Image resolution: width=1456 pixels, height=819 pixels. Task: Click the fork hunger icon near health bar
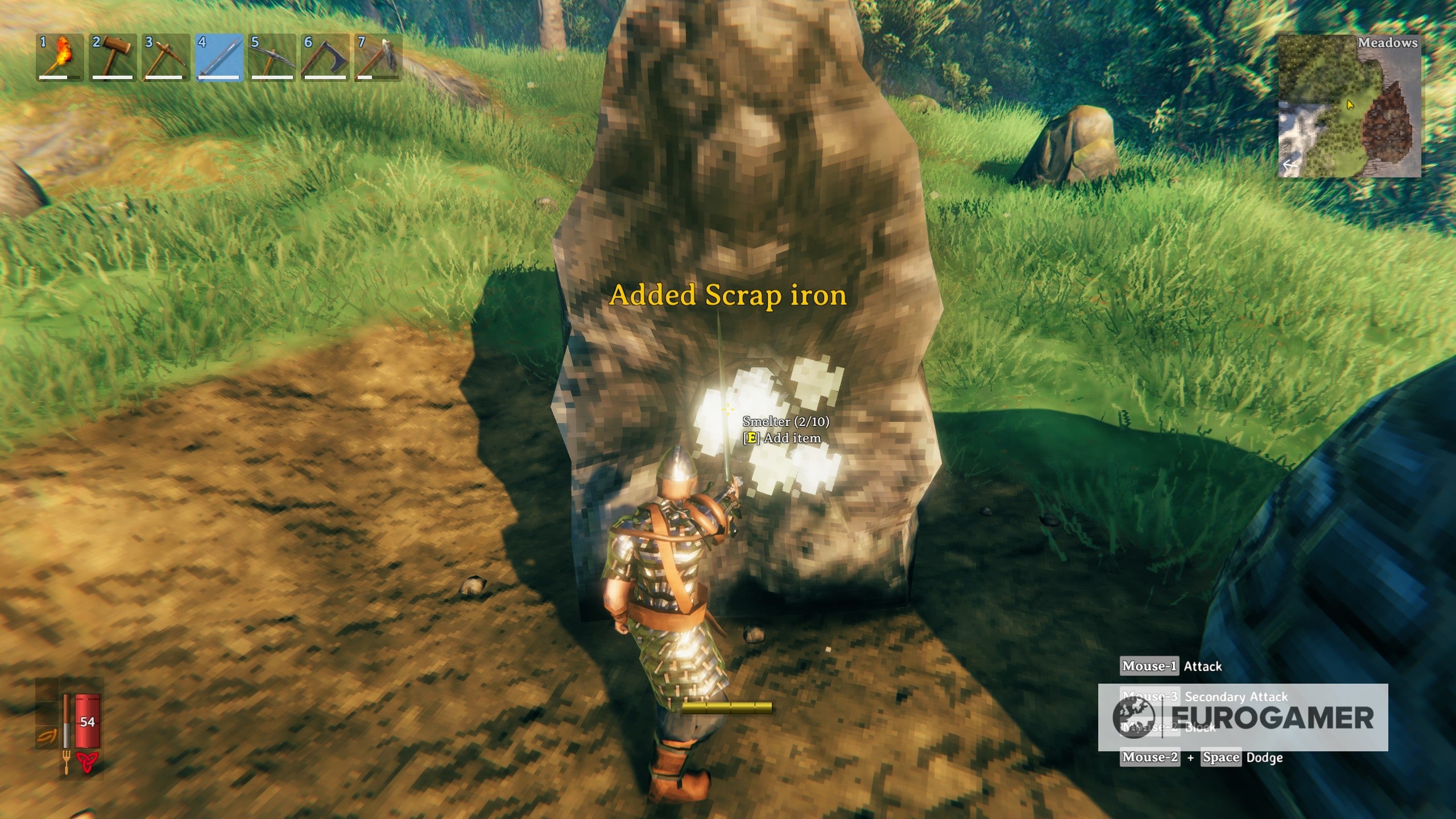point(67,763)
